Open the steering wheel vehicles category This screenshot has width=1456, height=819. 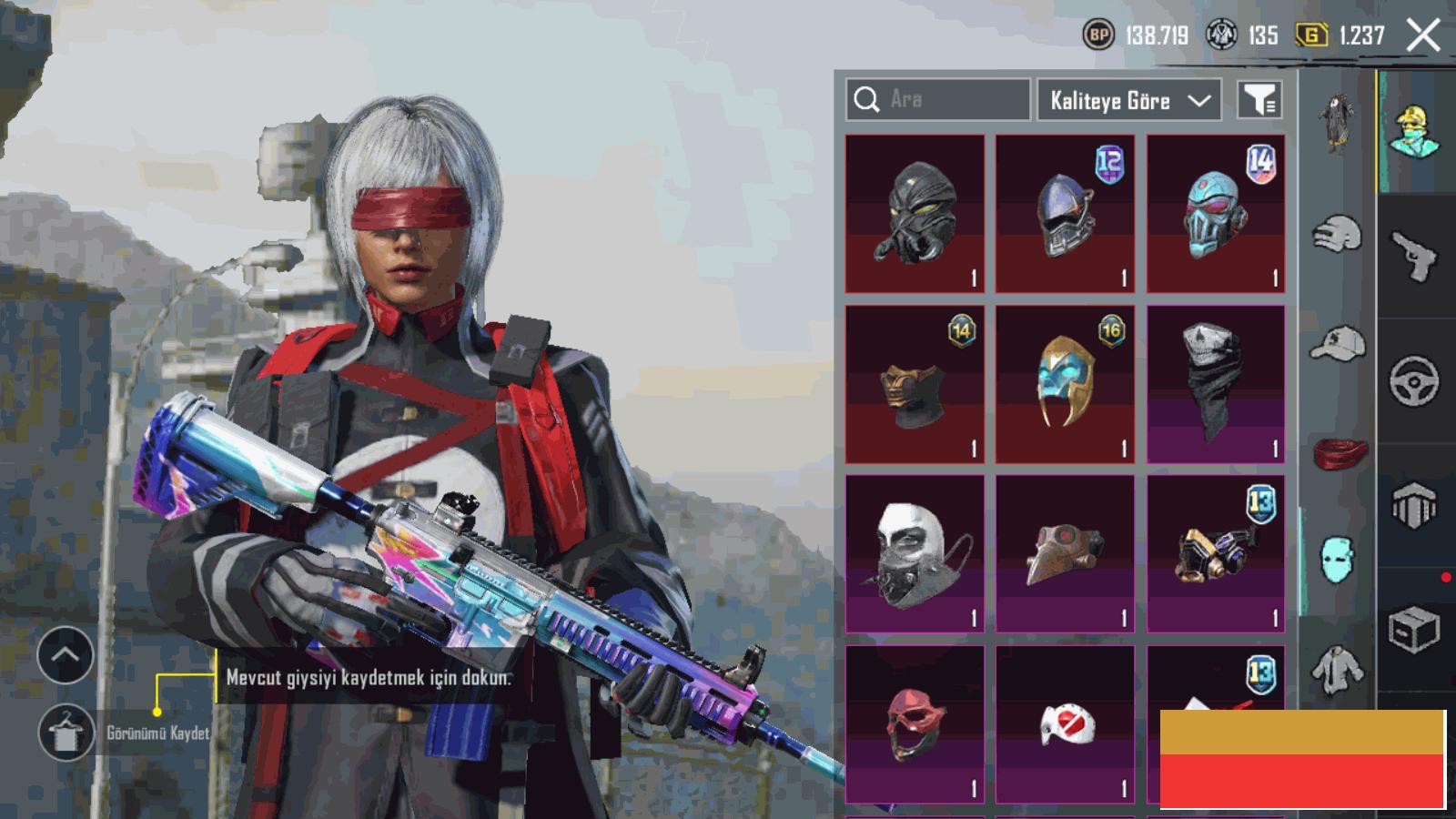pos(1414,380)
